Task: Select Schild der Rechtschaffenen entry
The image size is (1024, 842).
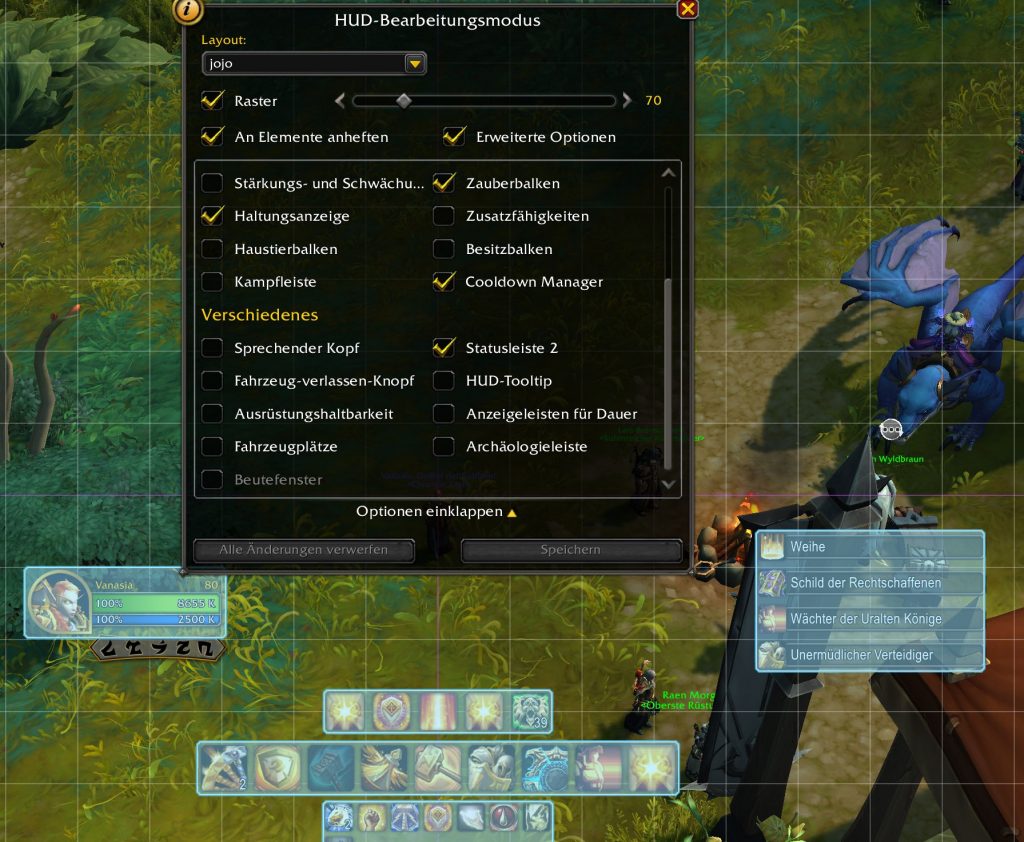Action: (x=870, y=583)
